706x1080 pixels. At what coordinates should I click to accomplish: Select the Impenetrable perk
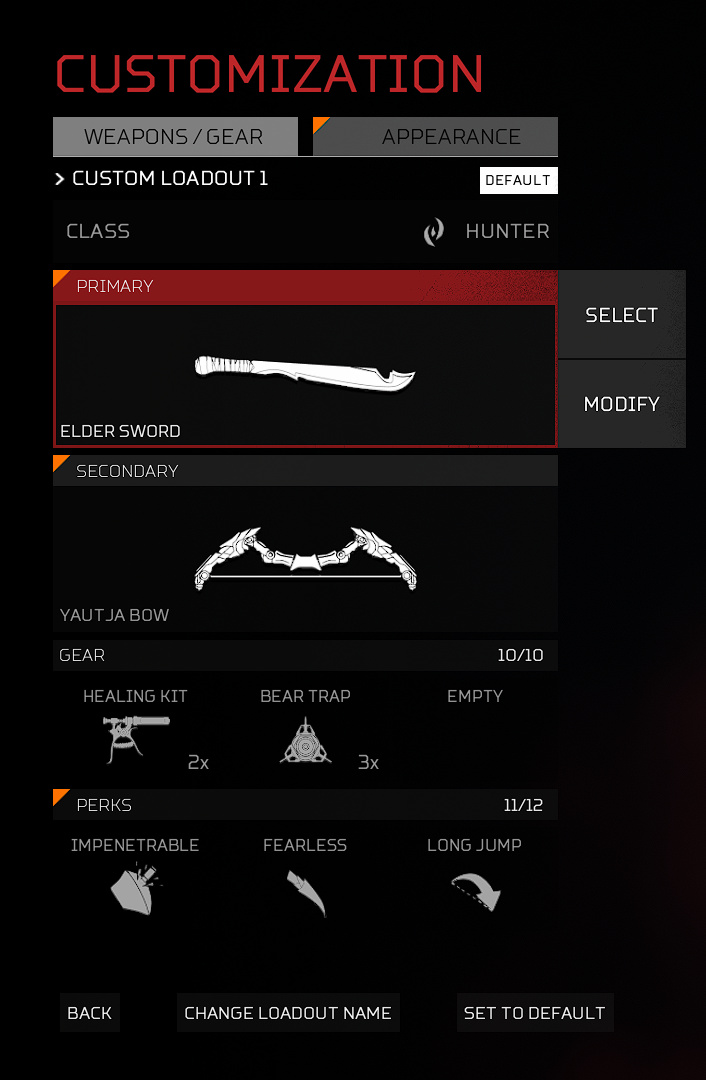[x=135, y=882]
